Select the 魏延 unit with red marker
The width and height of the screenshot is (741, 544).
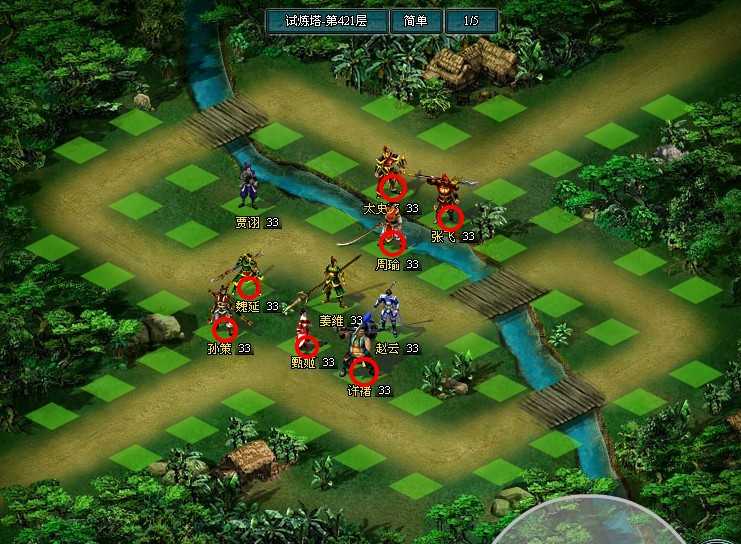pyautogui.click(x=247, y=286)
